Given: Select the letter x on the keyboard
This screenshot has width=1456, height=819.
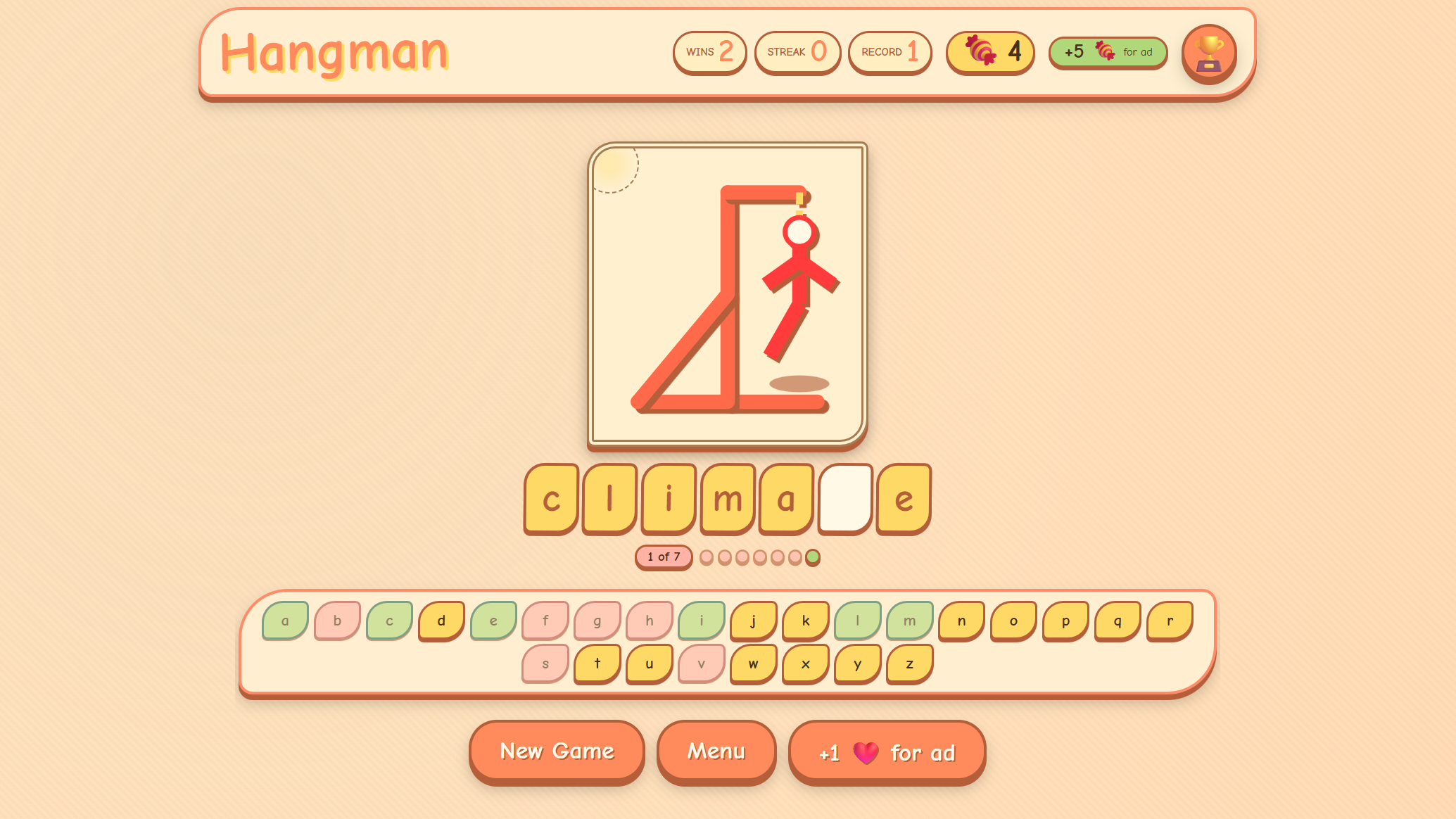Looking at the screenshot, I should click(804, 662).
